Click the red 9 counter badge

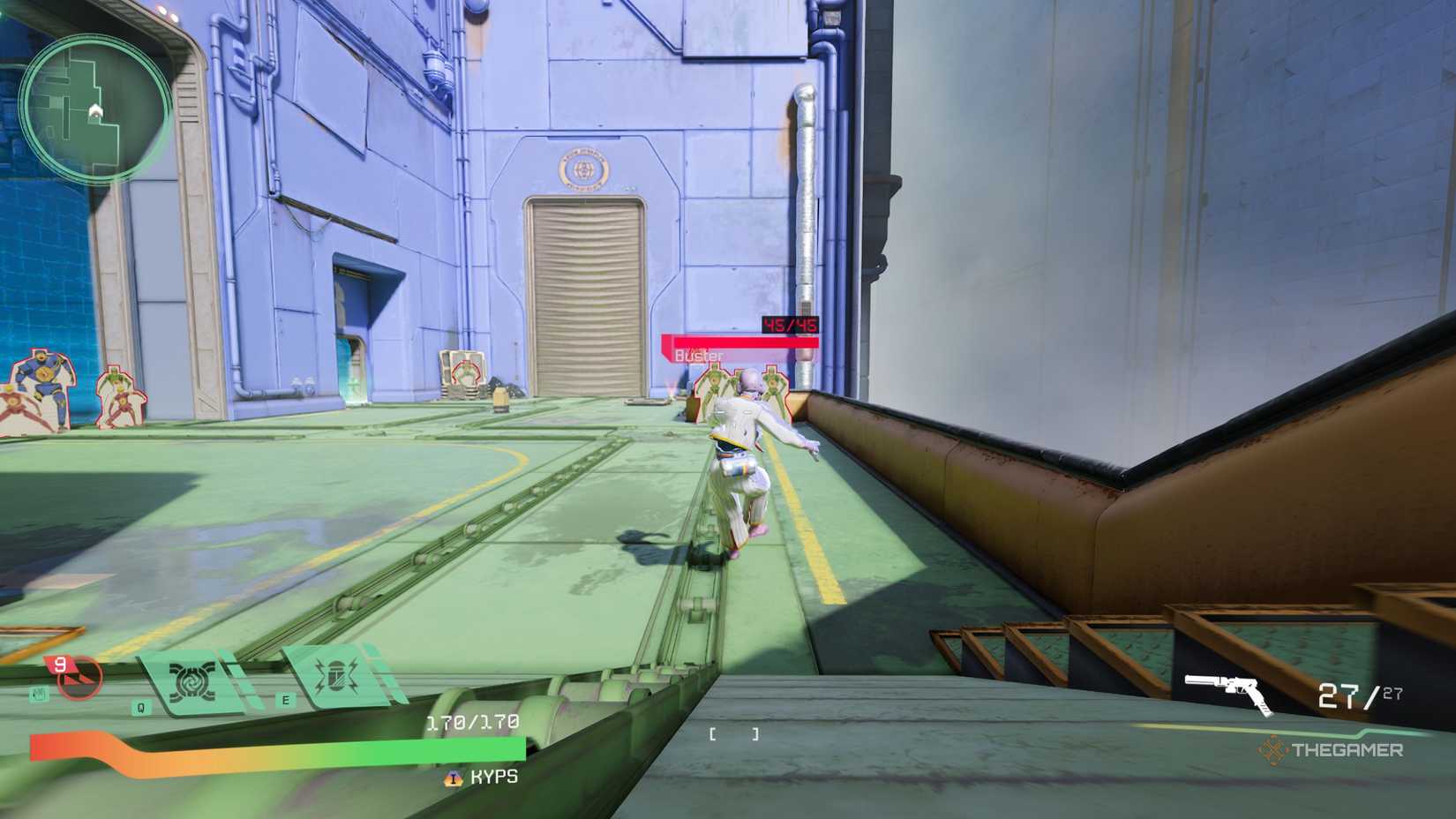pyautogui.click(x=60, y=664)
